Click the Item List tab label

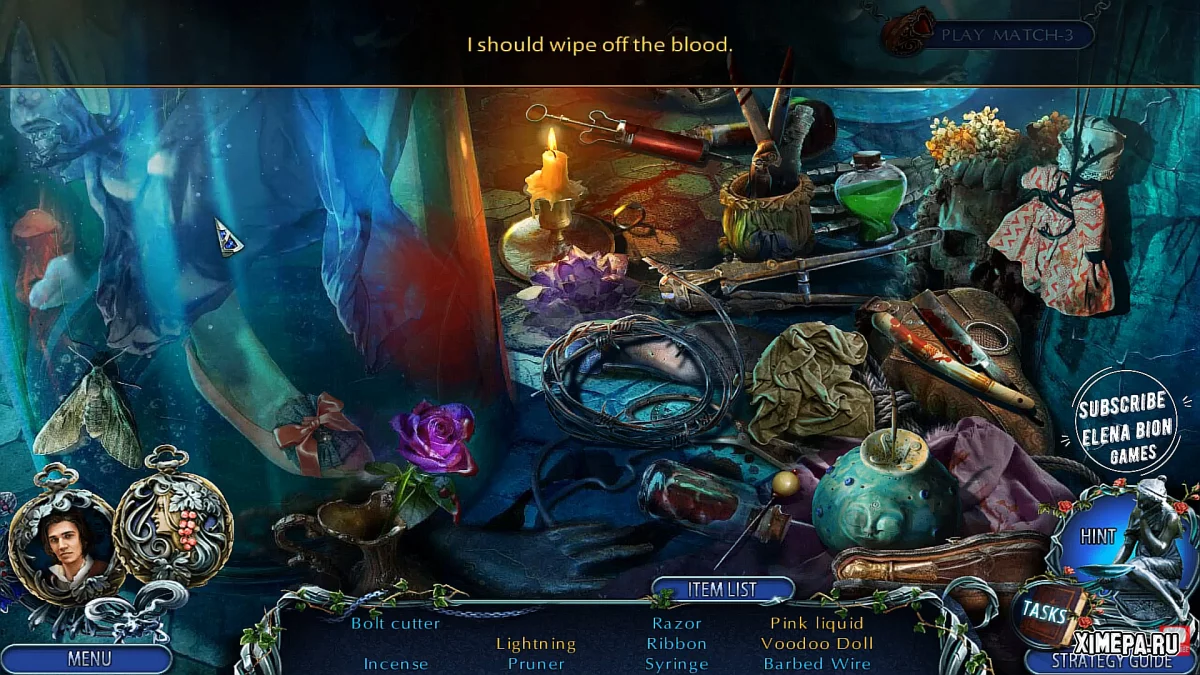tap(722, 589)
